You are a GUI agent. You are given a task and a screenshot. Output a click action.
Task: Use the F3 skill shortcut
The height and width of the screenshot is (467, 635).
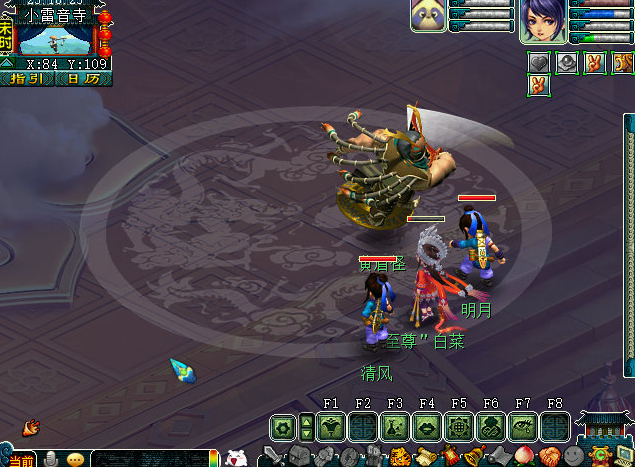395,427
